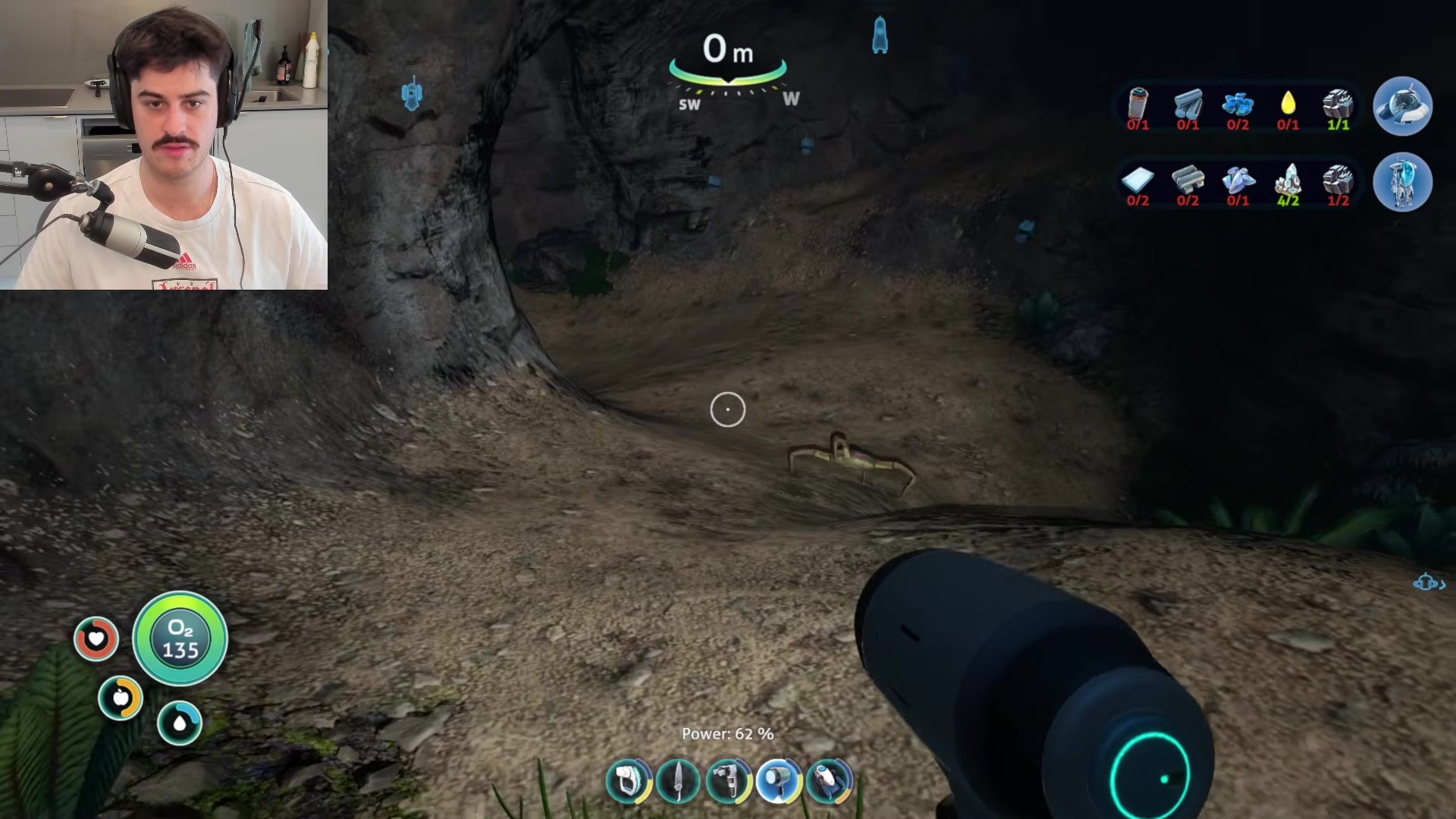
Task: Switch to the last hotbar slot's tool
Action: point(829,780)
